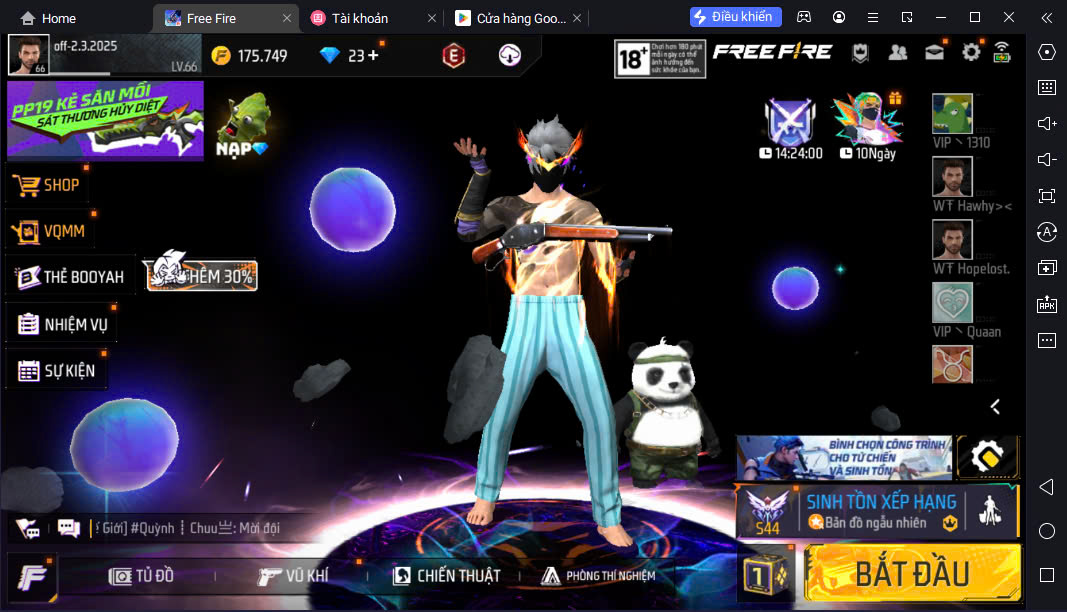Viewport: 1067px width, 612px height.
Task: Switch to the TỦ ĐỒ wardrobe tab
Action: coord(142,575)
